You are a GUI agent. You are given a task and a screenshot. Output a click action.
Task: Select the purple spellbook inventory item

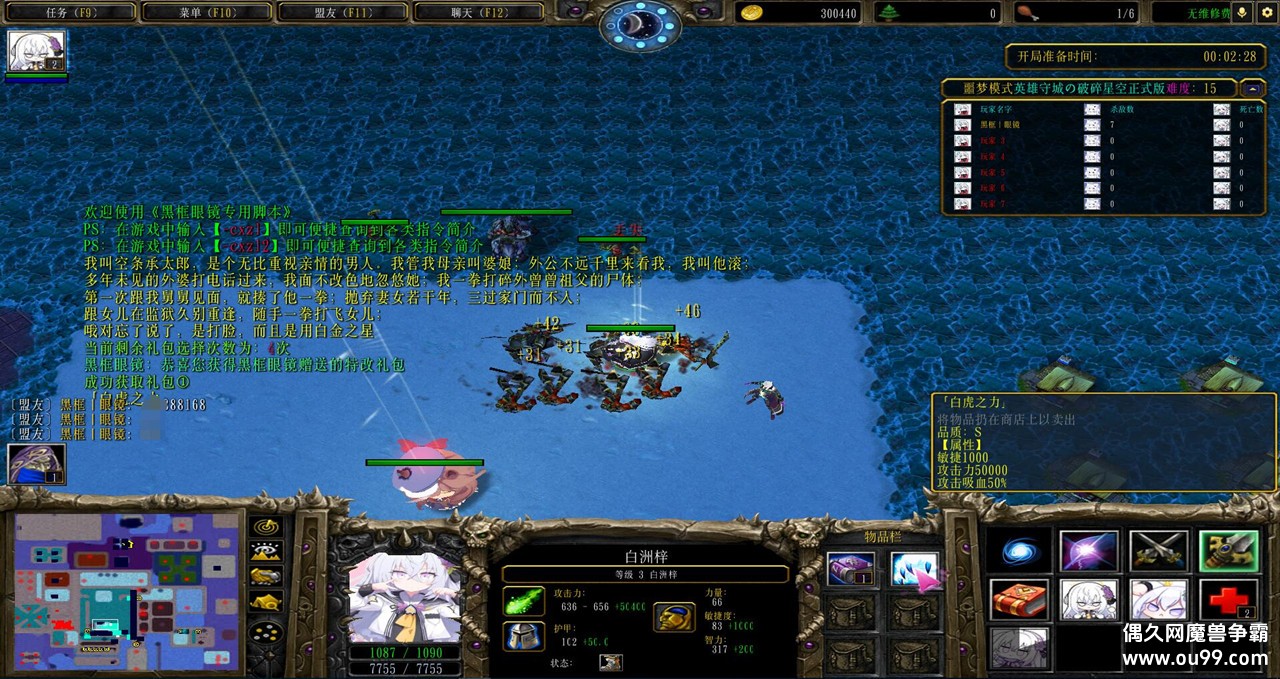coord(851,570)
